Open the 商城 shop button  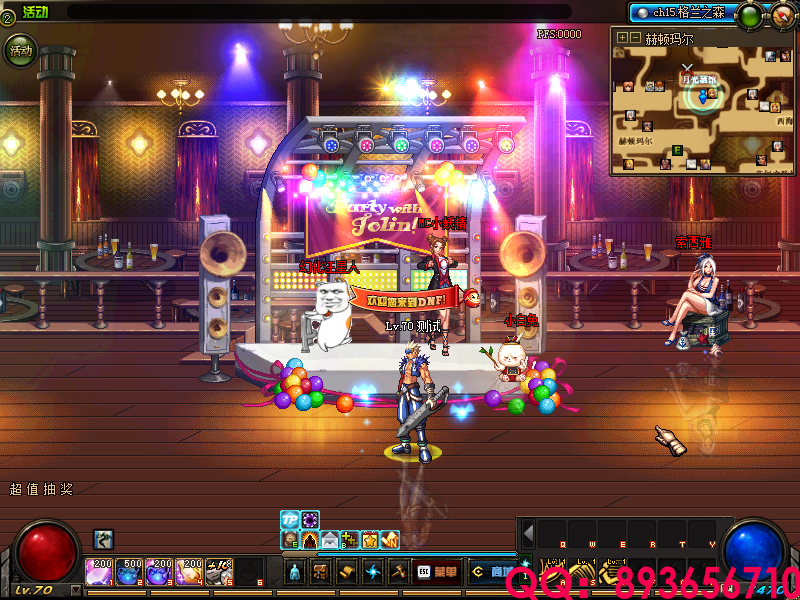pyautogui.click(x=492, y=572)
